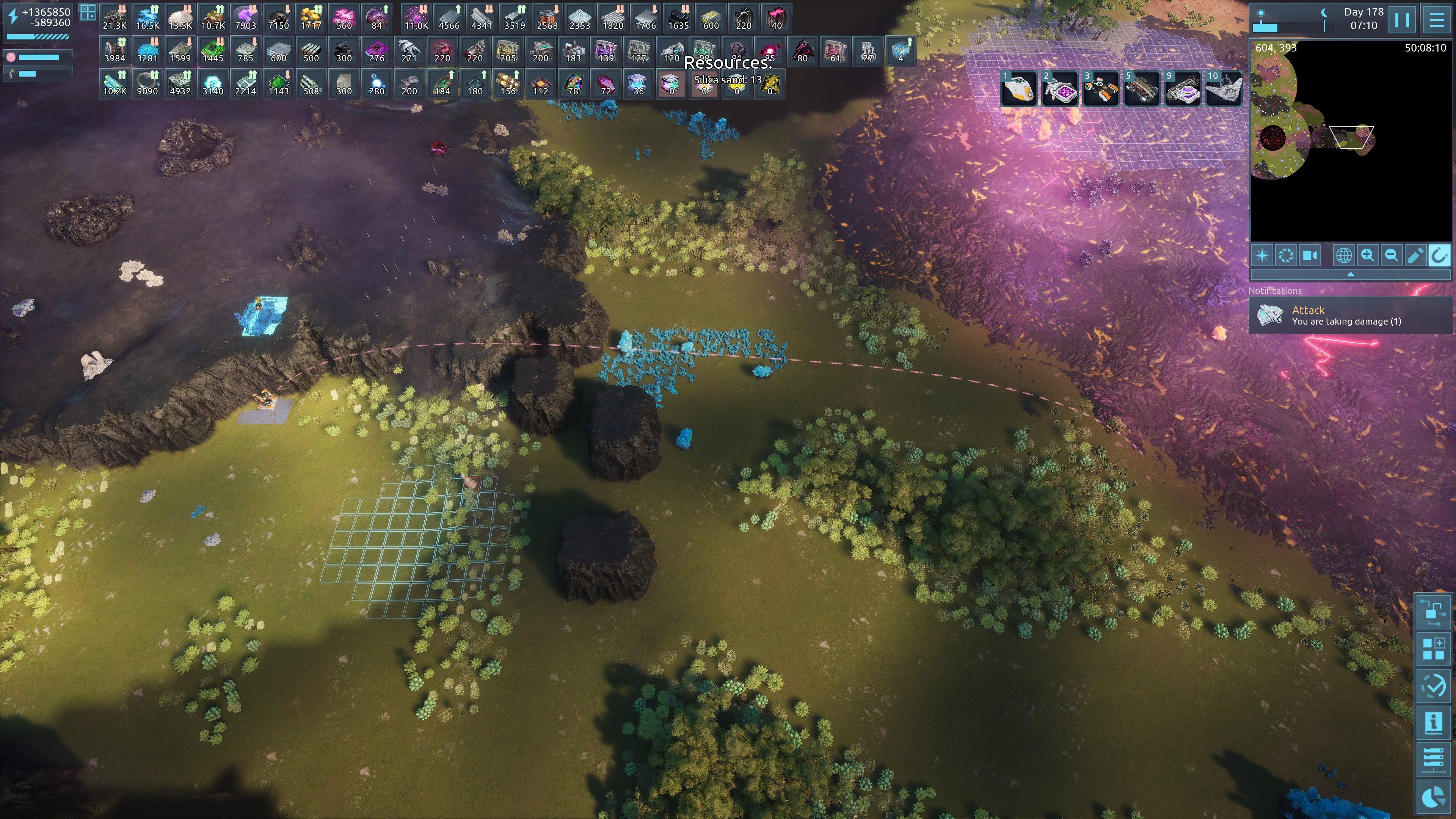The width and height of the screenshot is (1456, 819).
Task: Select hotbar slot 1 white-yellow pod
Action: (1018, 89)
